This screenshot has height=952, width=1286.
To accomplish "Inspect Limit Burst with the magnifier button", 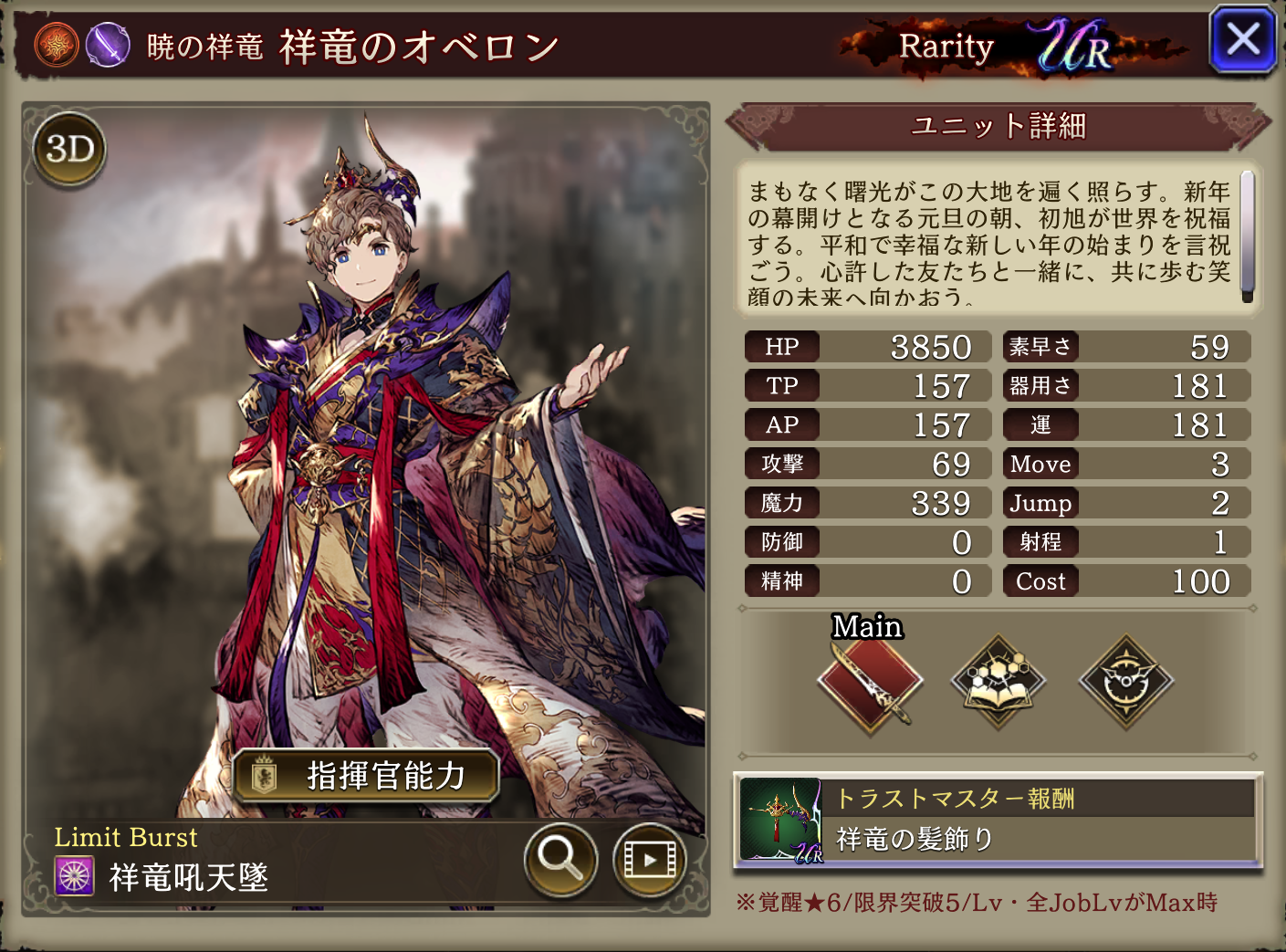I will coord(560,859).
